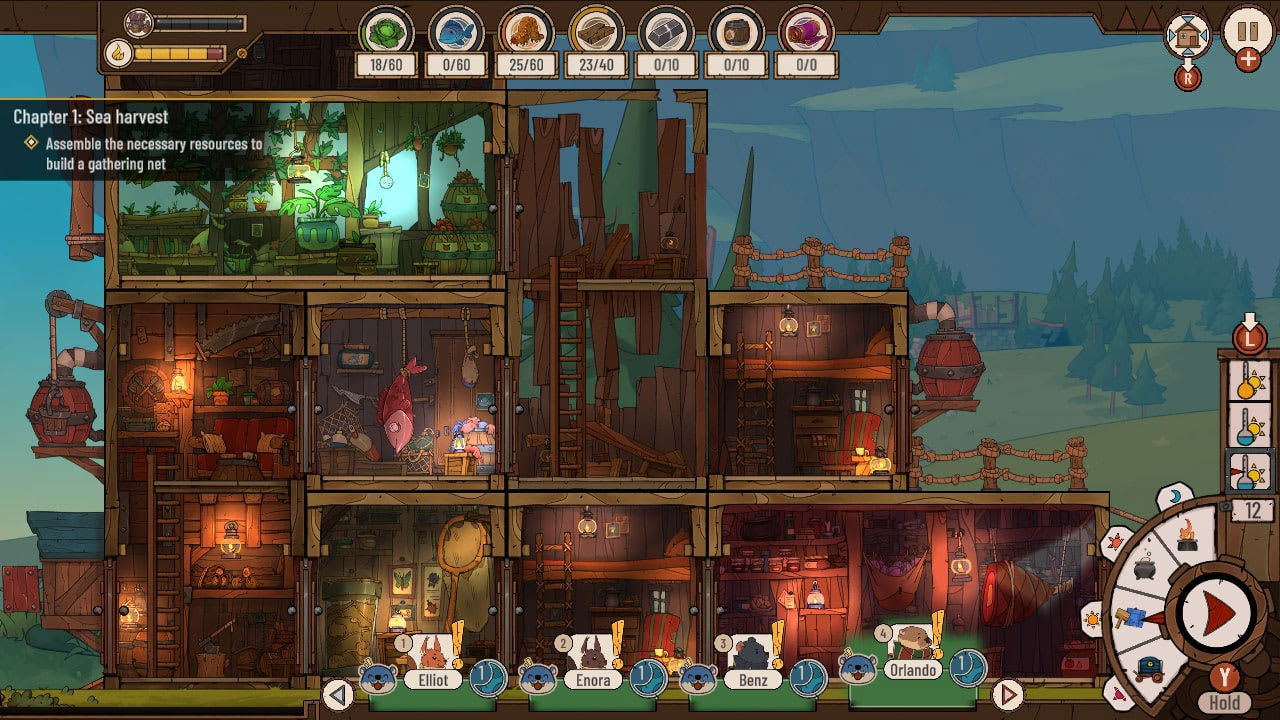Select the empty cauldron icon on the action wheel
This screenshot has height=720, width=1280.
pyautogui.click(x=1146, y=568)
